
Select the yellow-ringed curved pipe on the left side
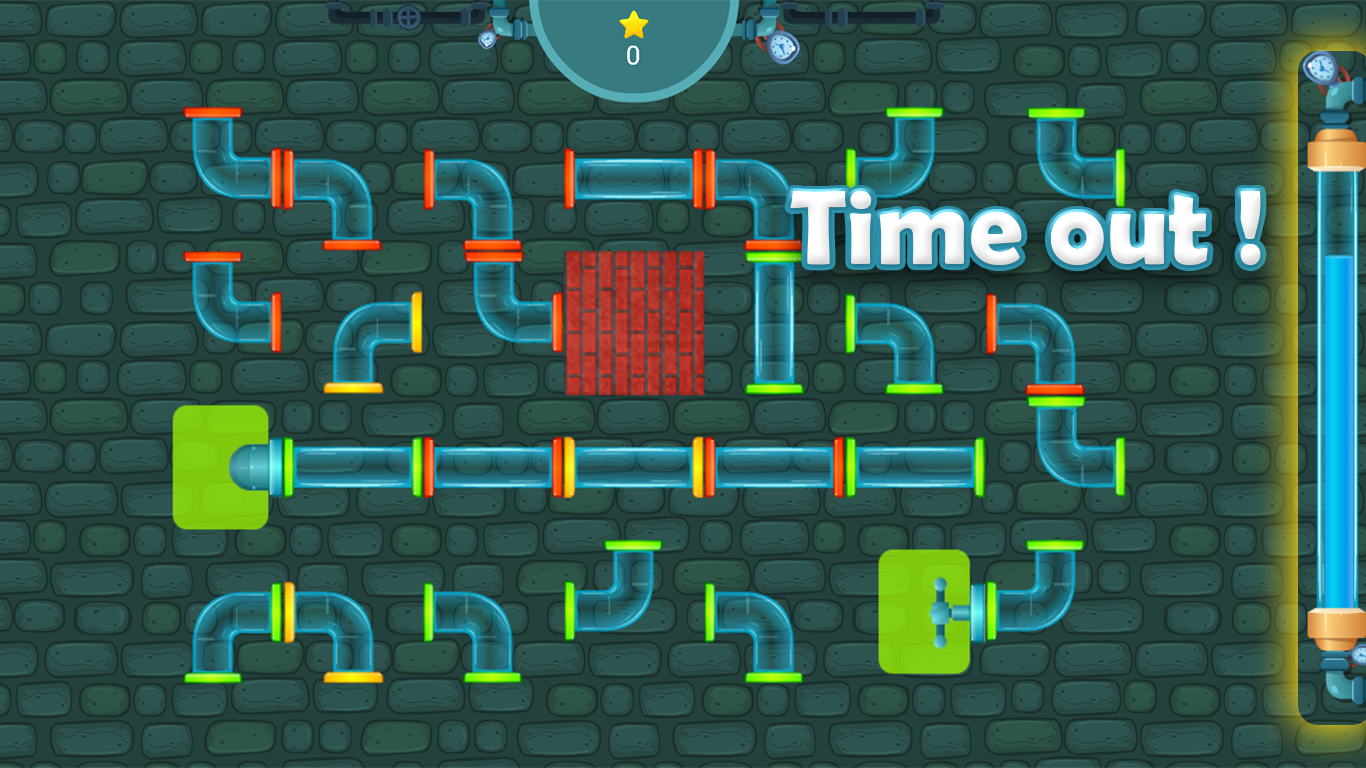pyautogui.click(x=365, y=345)
